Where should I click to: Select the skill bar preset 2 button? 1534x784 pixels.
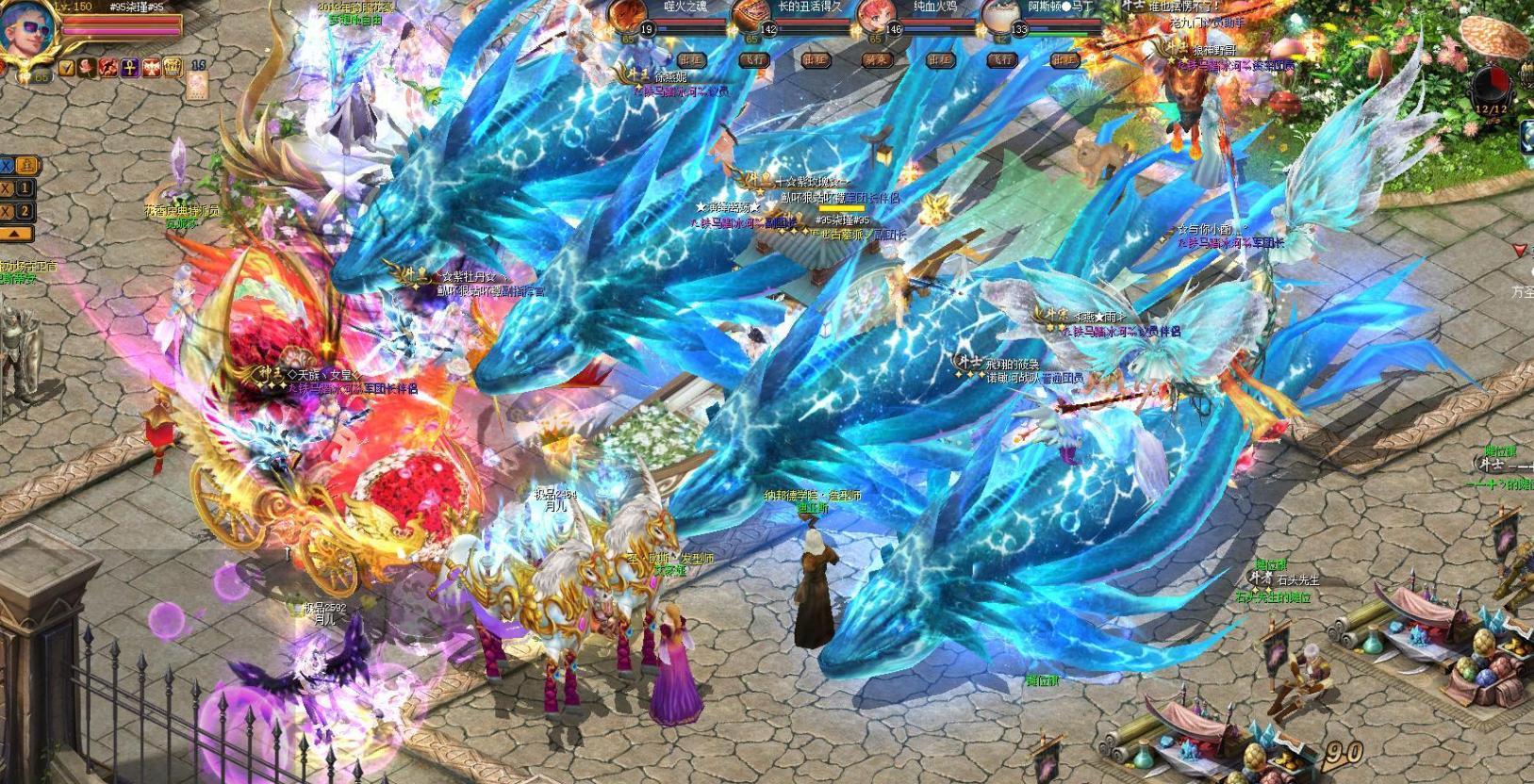[25, 211]
